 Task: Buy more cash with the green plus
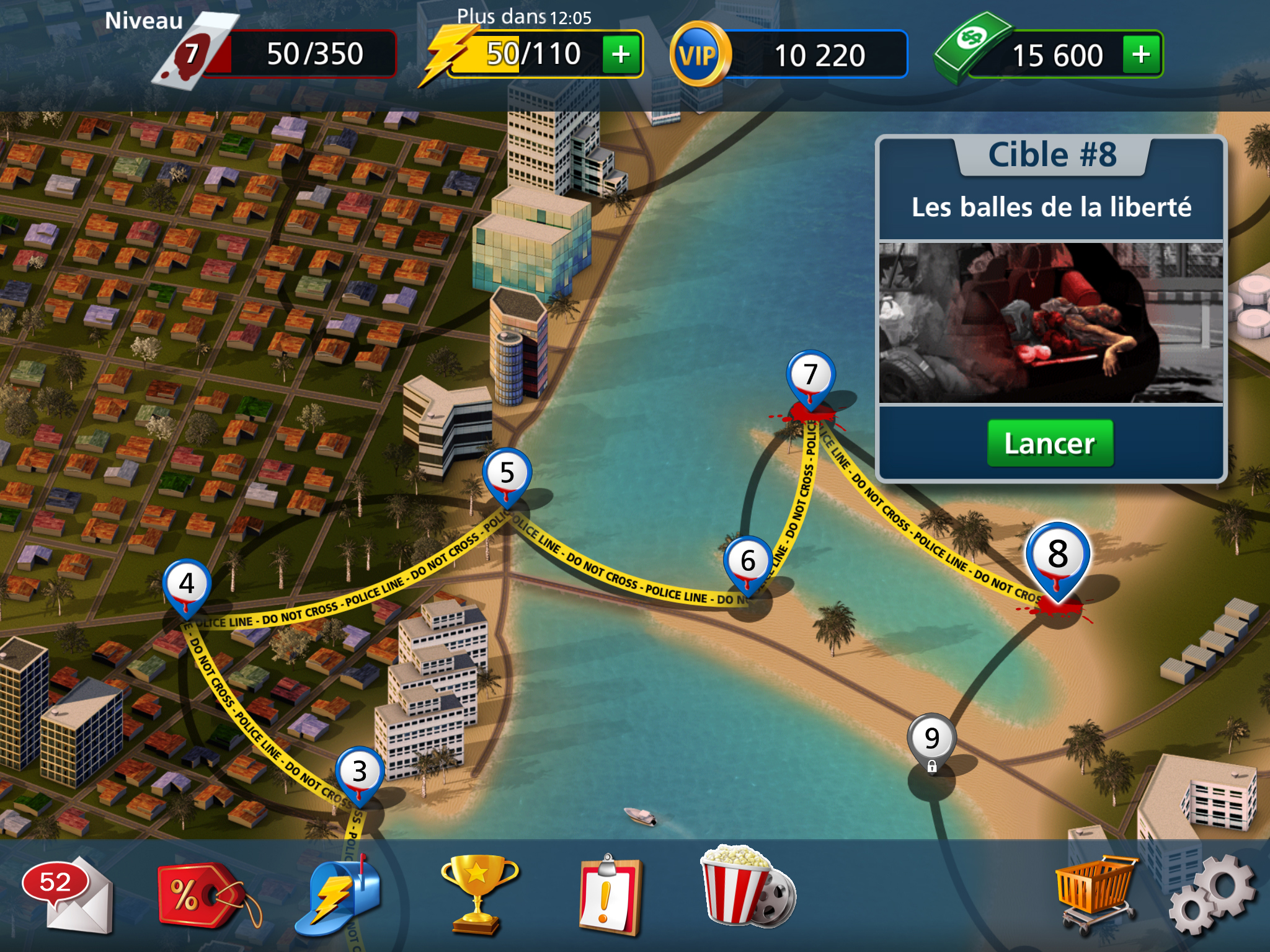click(x=1141, y=55)
